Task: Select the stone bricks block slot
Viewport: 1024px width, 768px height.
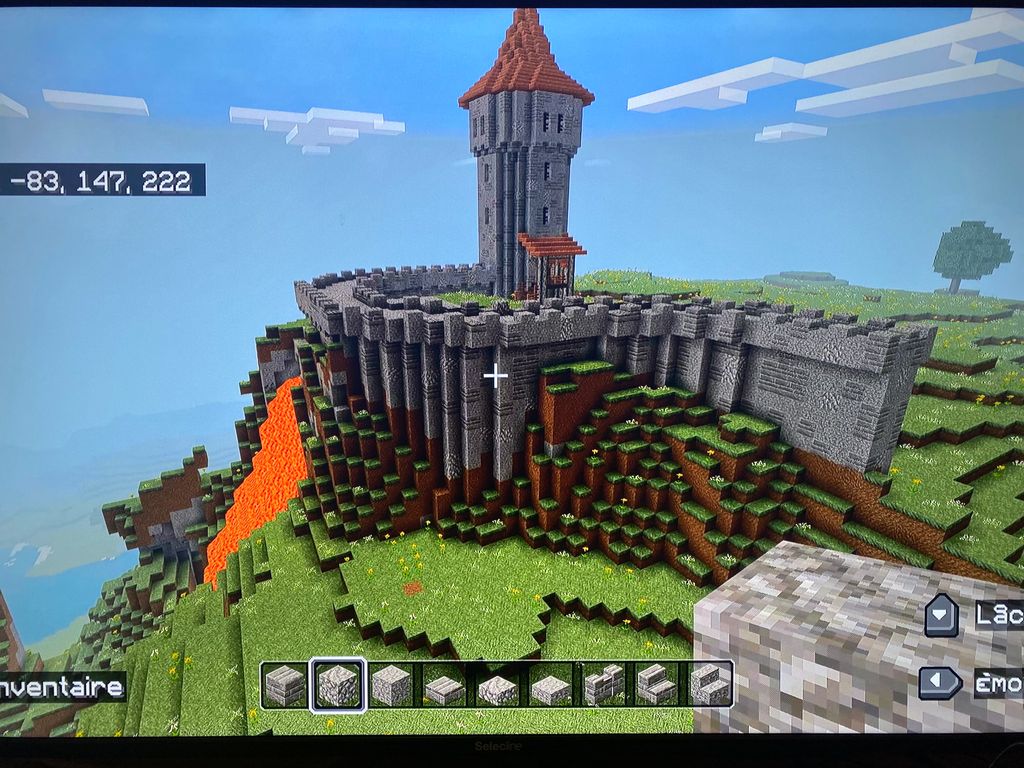Action: (284, 685)
